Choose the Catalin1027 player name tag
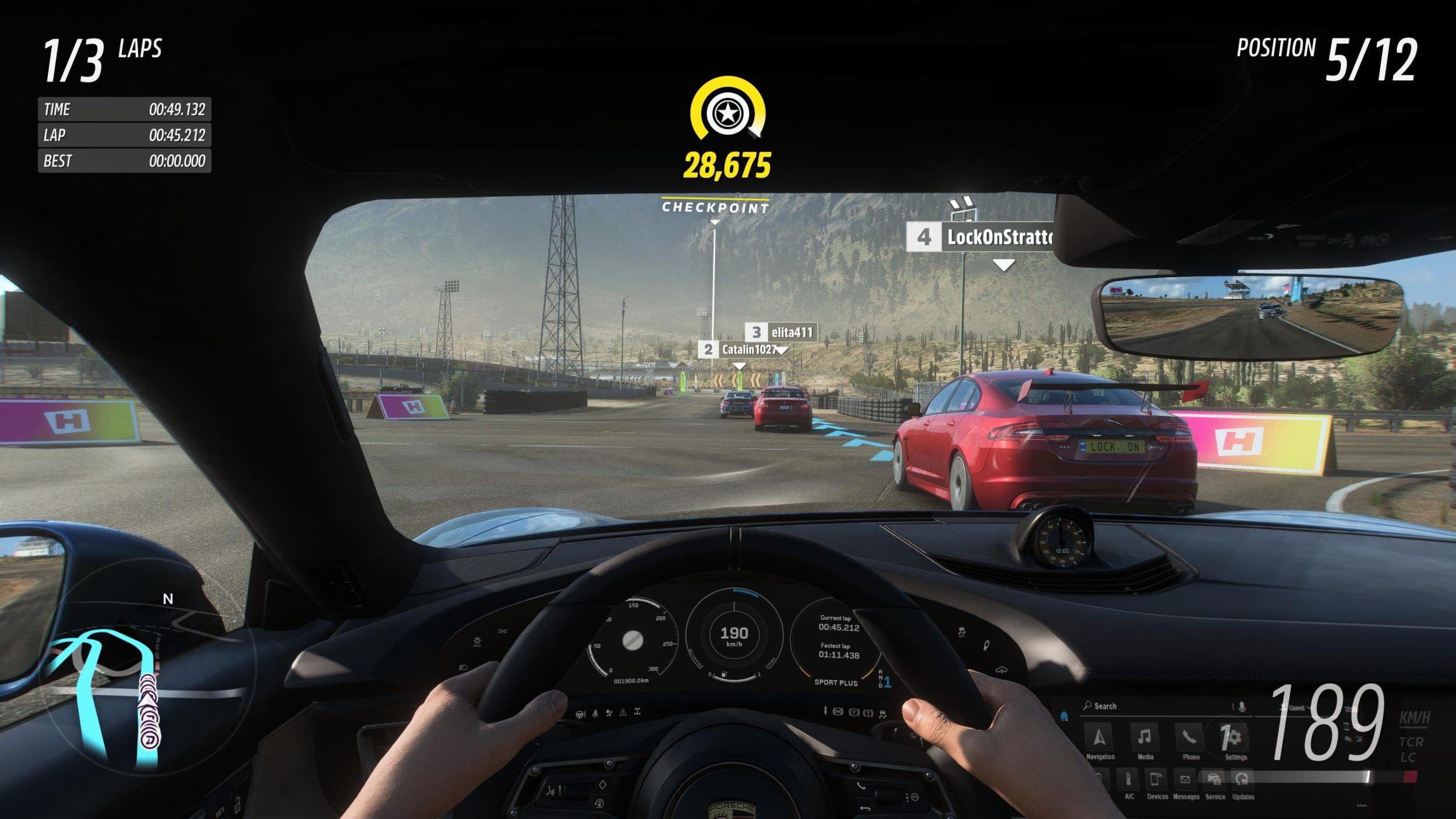 tap(740, 350)
